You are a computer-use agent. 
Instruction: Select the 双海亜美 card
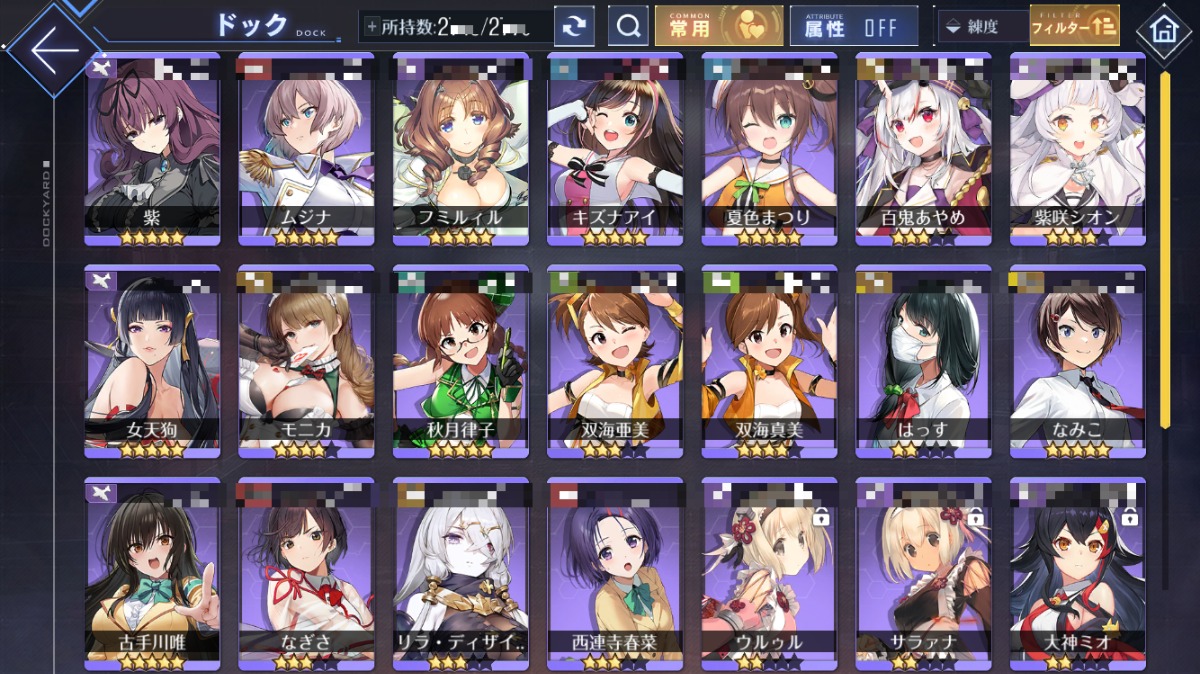coord(614,362)
